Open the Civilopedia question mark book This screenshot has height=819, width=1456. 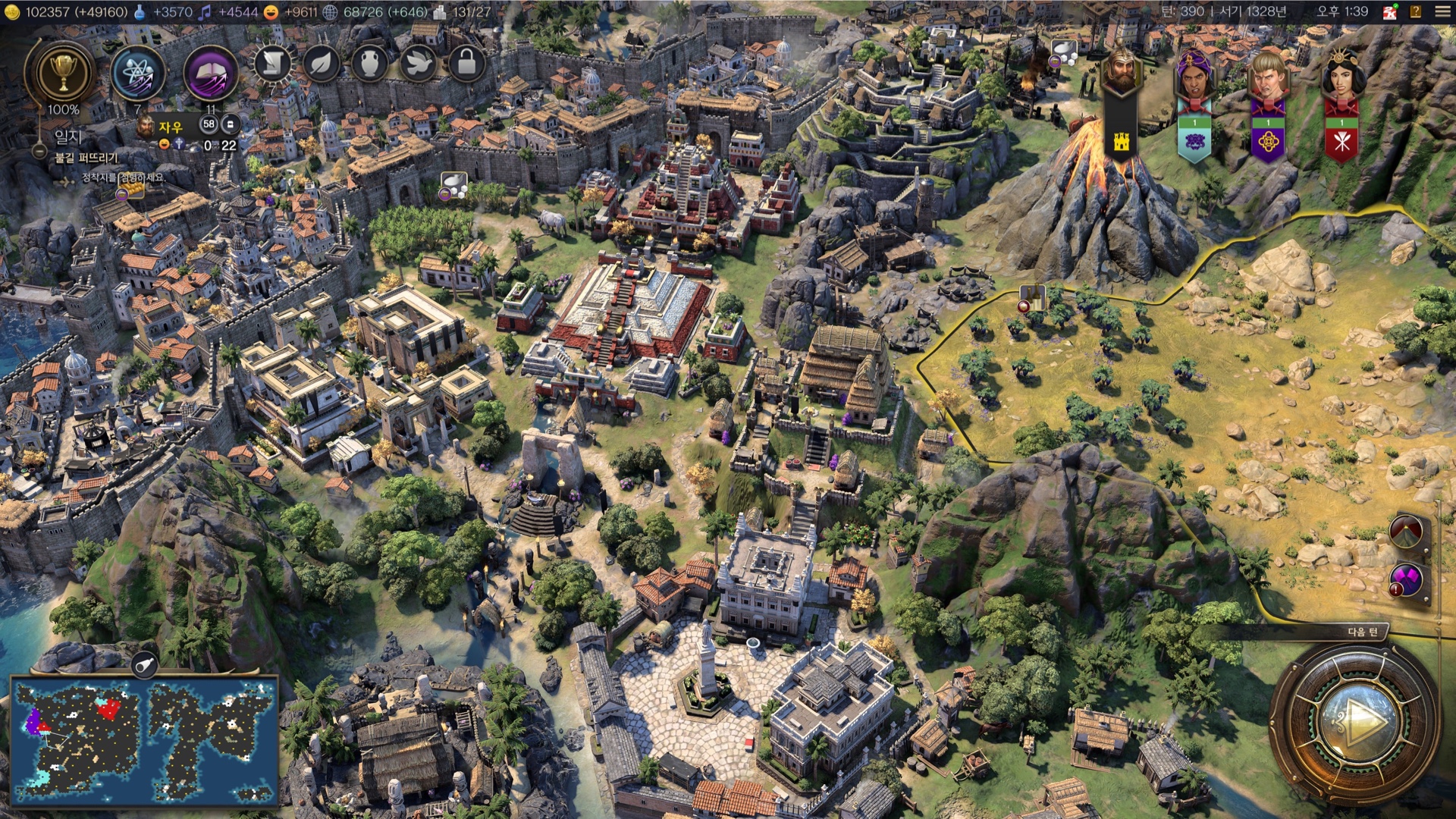tap(1415, 11)
